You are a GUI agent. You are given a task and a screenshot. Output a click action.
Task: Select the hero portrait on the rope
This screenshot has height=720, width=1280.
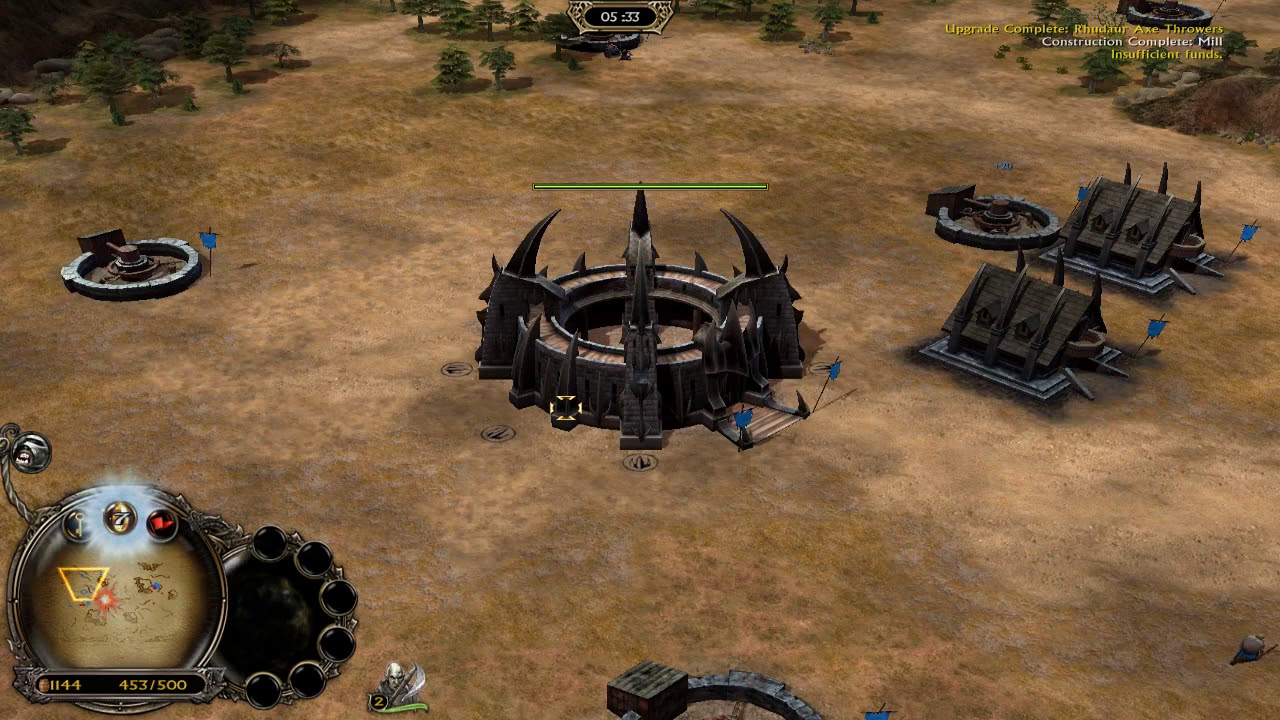[32, 452]
